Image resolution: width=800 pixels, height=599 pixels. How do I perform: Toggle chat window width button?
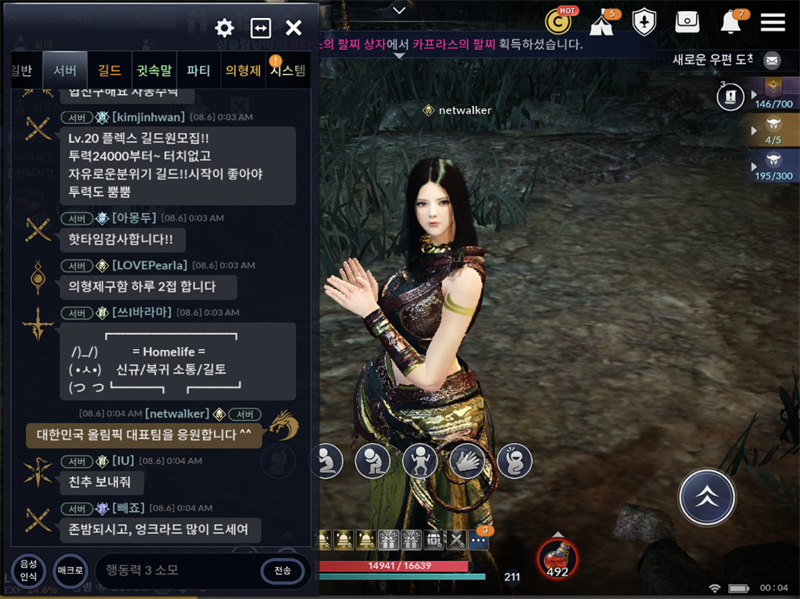(x=260, y=28)
